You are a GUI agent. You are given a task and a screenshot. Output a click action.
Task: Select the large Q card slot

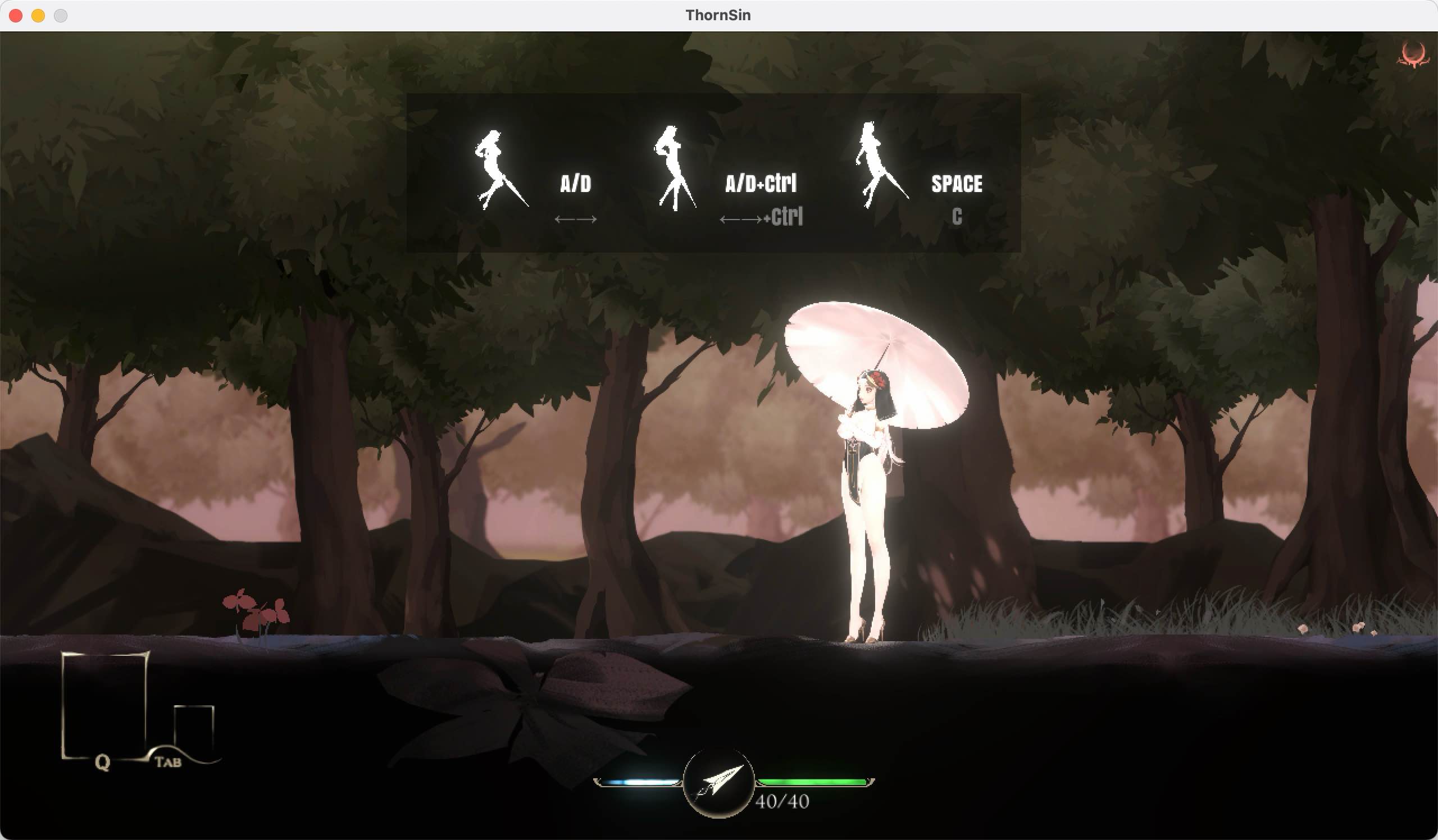tap(103, 705)
